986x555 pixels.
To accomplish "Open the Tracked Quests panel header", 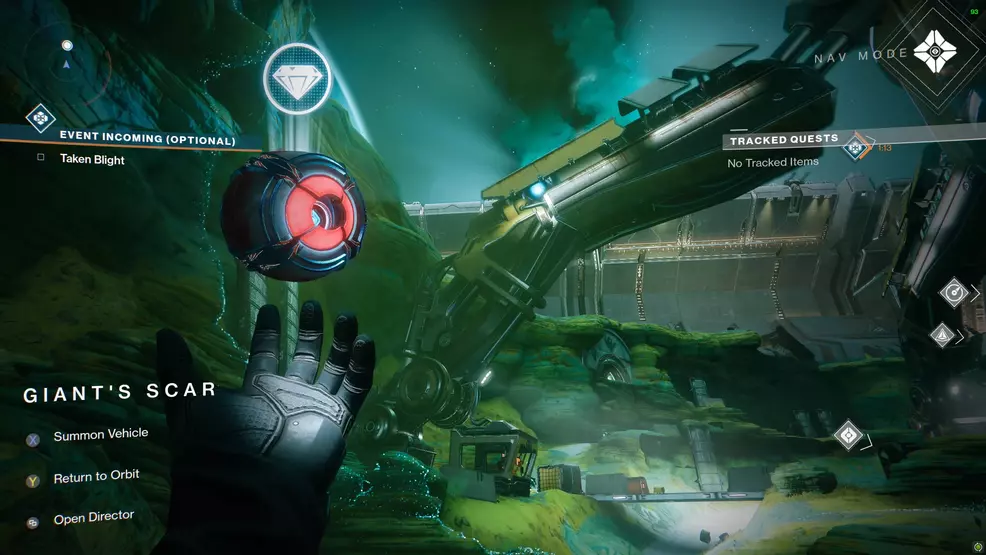I will [783, 140].
